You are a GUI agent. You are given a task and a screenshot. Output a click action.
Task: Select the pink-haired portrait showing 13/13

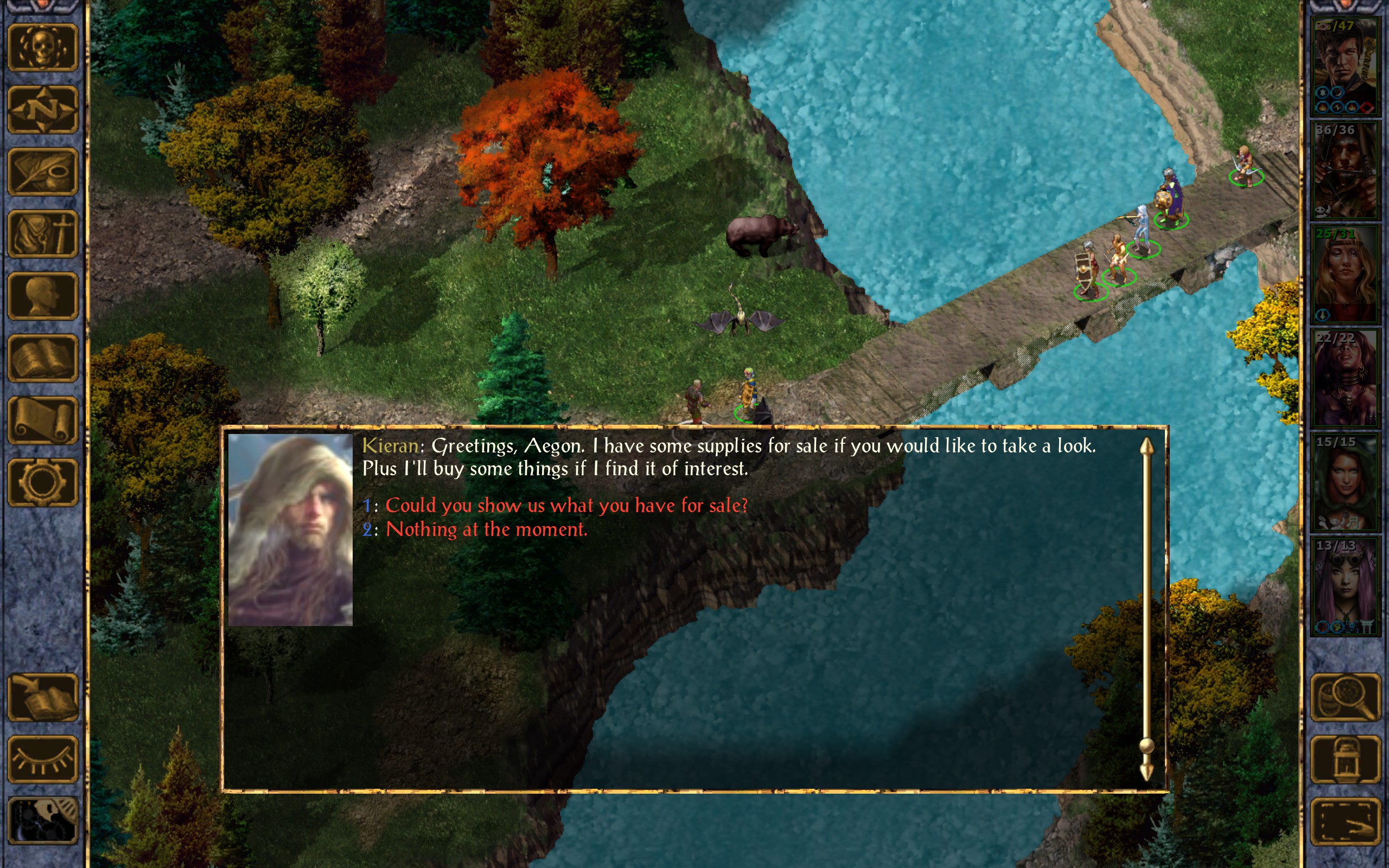click(x=1345, y=586)
